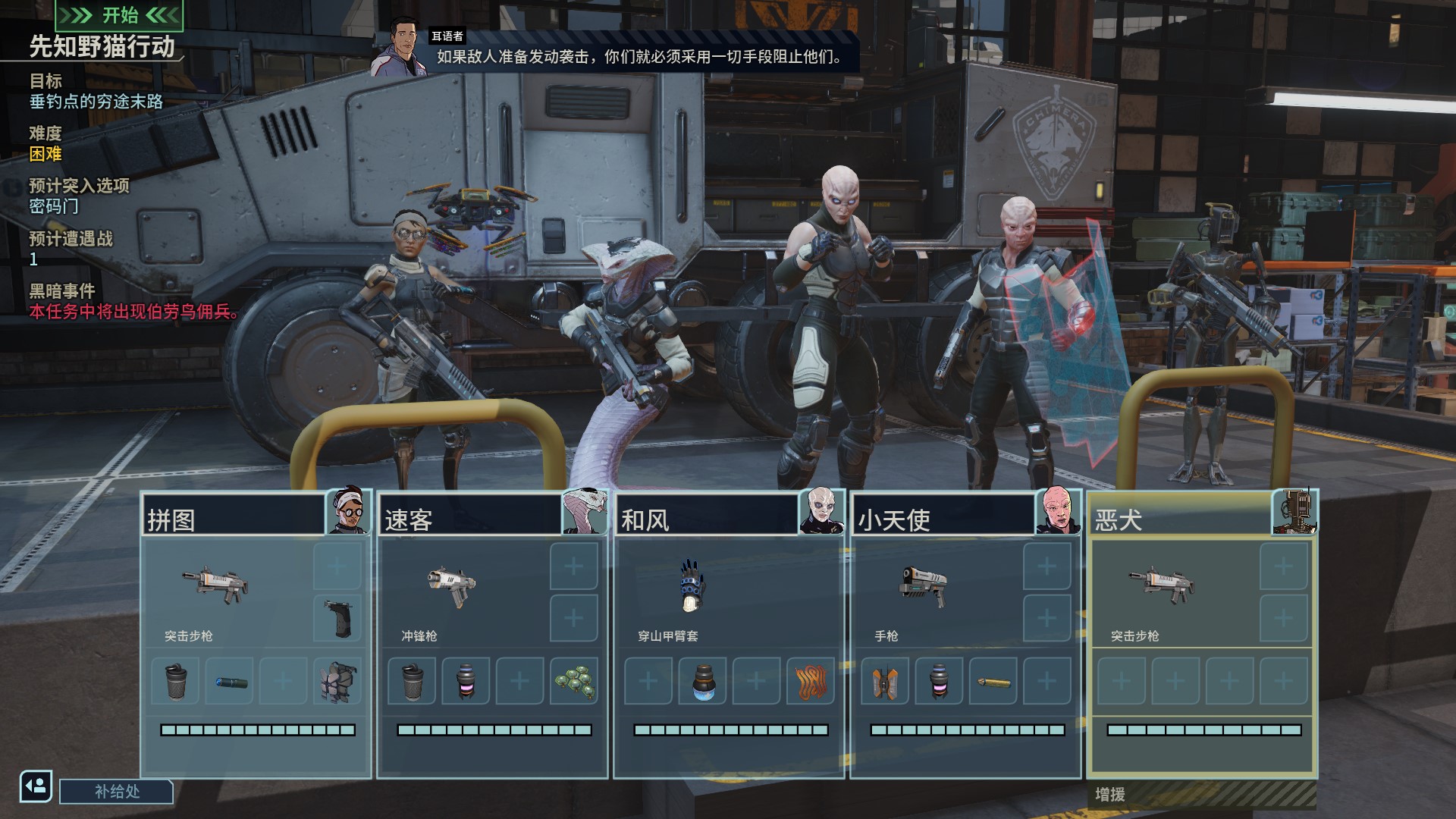Start the mission with 开始 button
This screenshot has width=1456, height=819.
pos(120,15)
